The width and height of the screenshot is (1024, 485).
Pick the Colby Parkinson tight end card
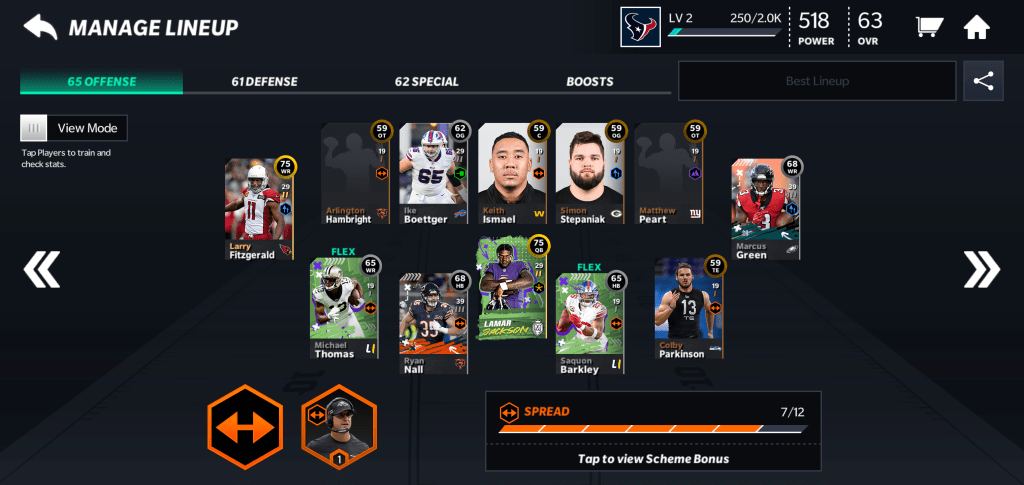[x=689, y=308]
